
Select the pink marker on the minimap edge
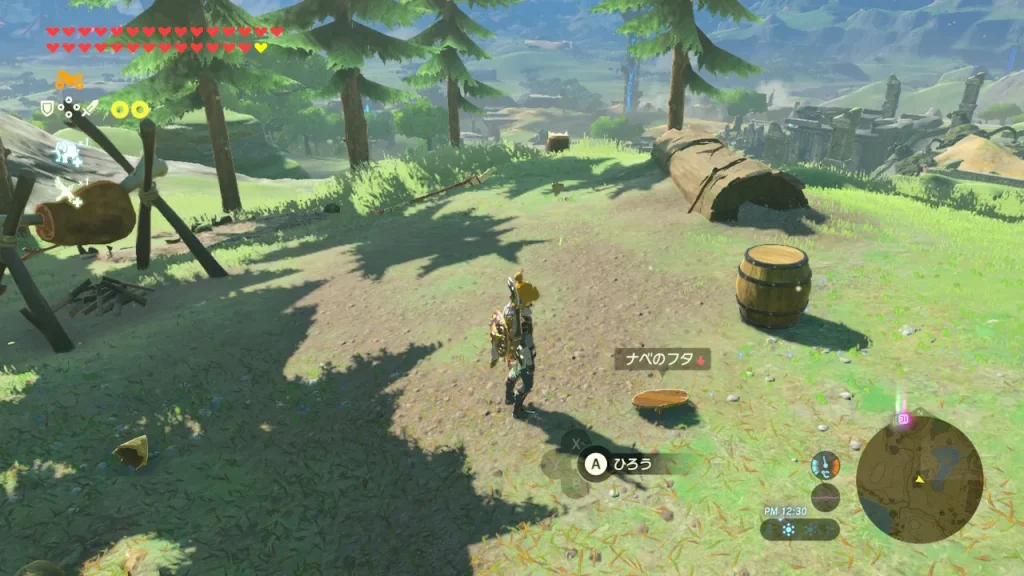click(x=904, y=419)
